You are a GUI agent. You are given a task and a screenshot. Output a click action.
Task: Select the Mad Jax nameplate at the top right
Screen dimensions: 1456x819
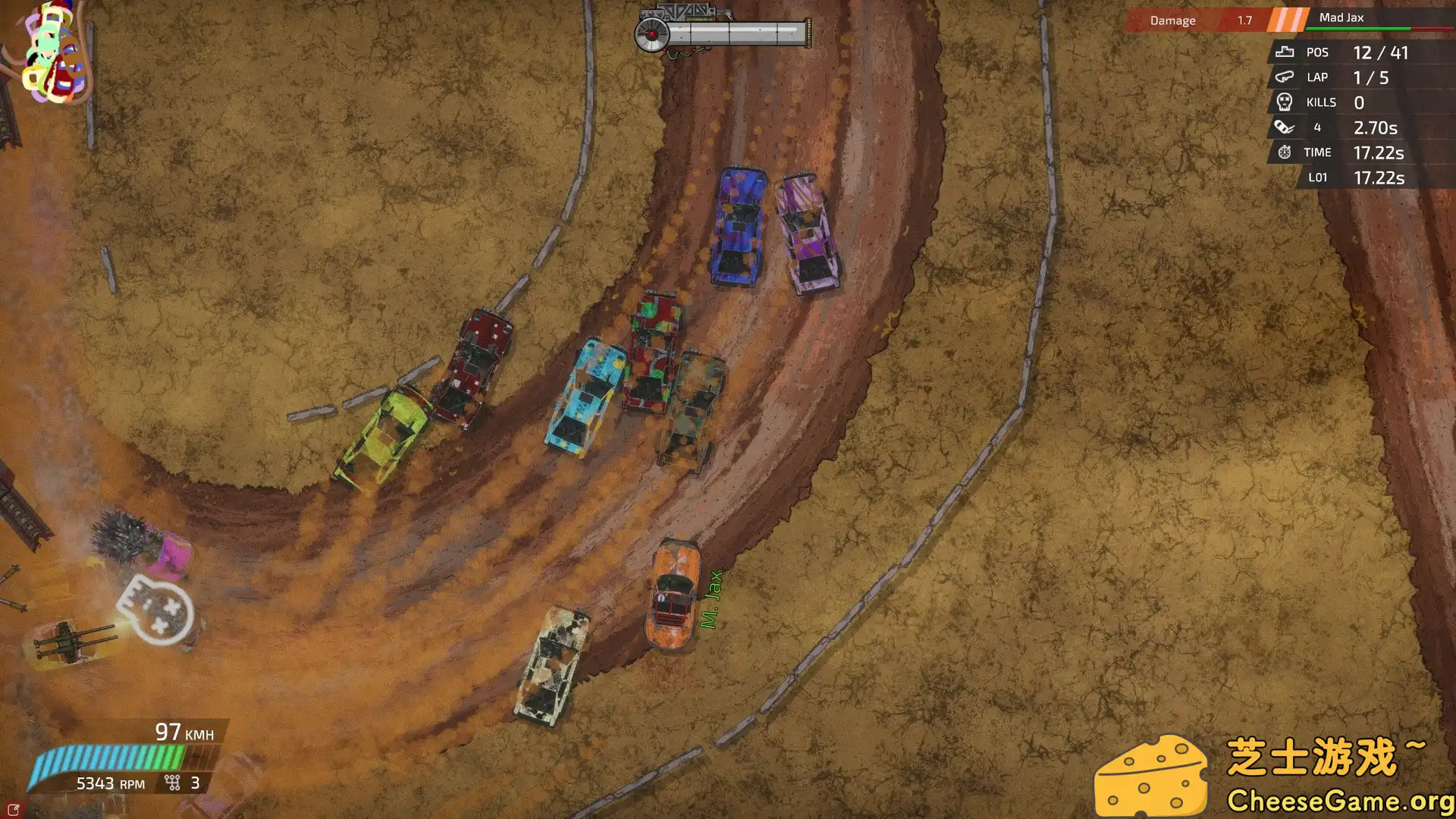tap(1341, 17)
